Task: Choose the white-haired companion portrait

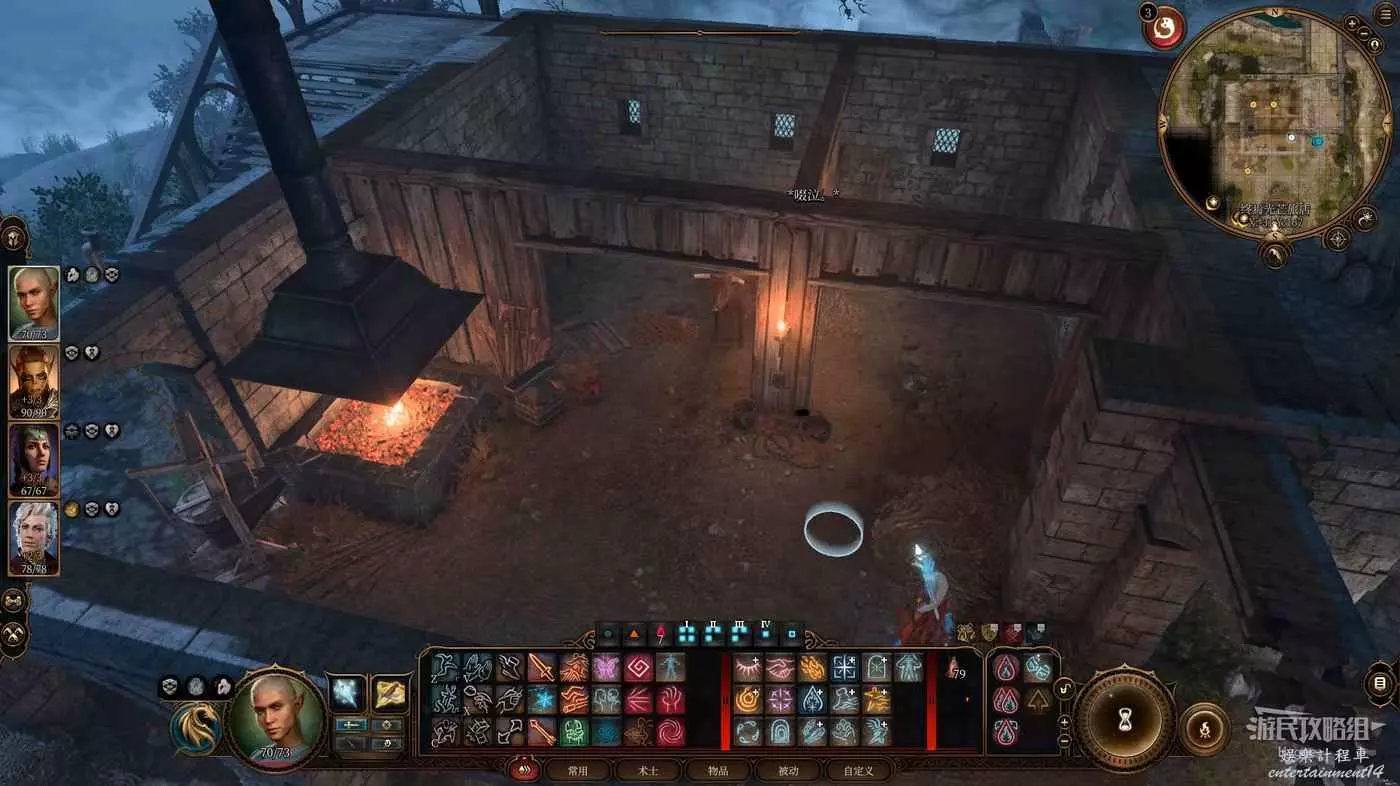Action: [33, 538]
